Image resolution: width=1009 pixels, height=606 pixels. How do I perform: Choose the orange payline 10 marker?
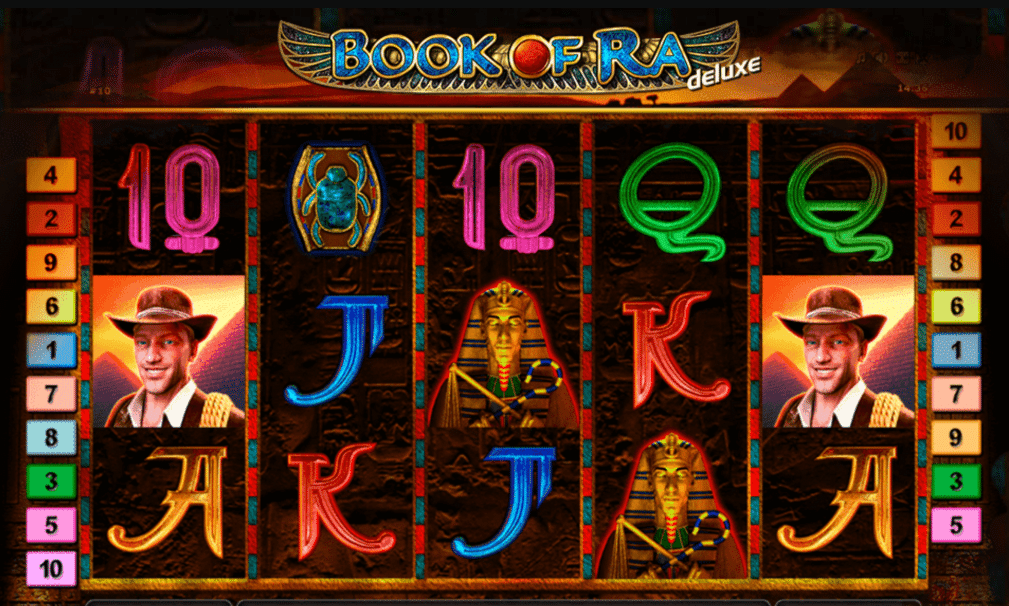[x=956, y=131]
